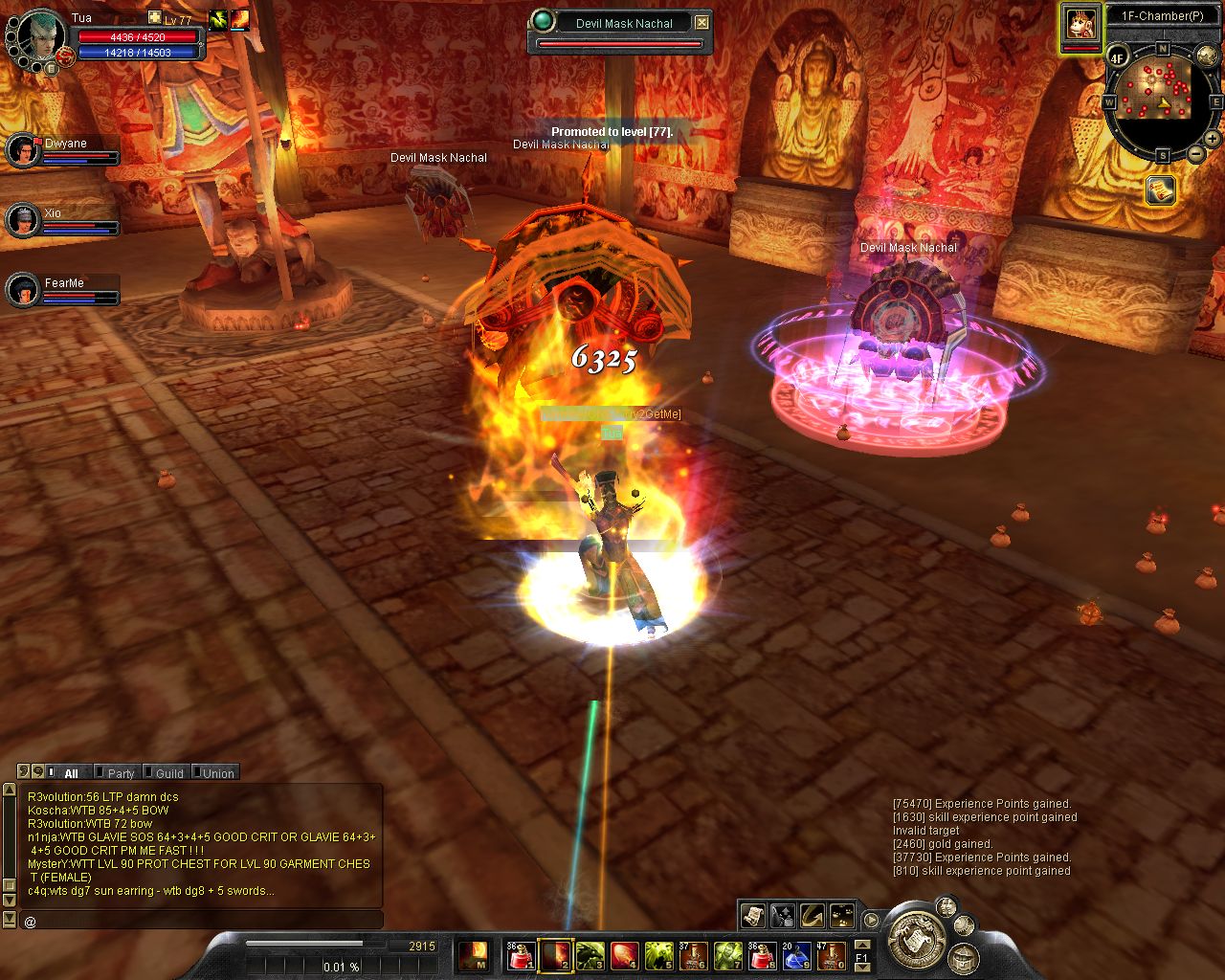Zoom in the minimap with plus button
1225x980 pixels.
tap(1213, 139)
